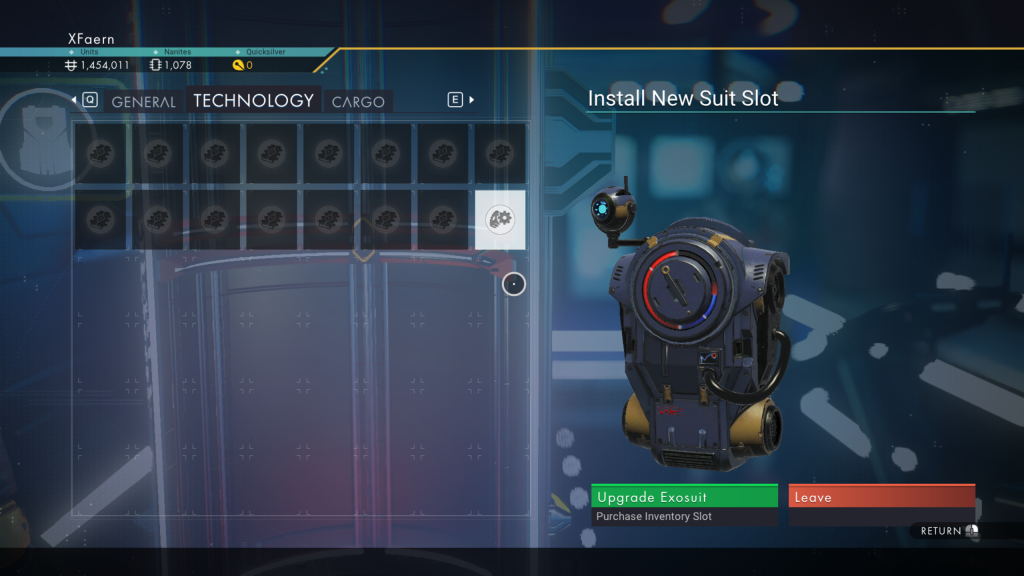Go to the next tab with right arrow
The image size is (1024, 576).
tap(472, 100)
